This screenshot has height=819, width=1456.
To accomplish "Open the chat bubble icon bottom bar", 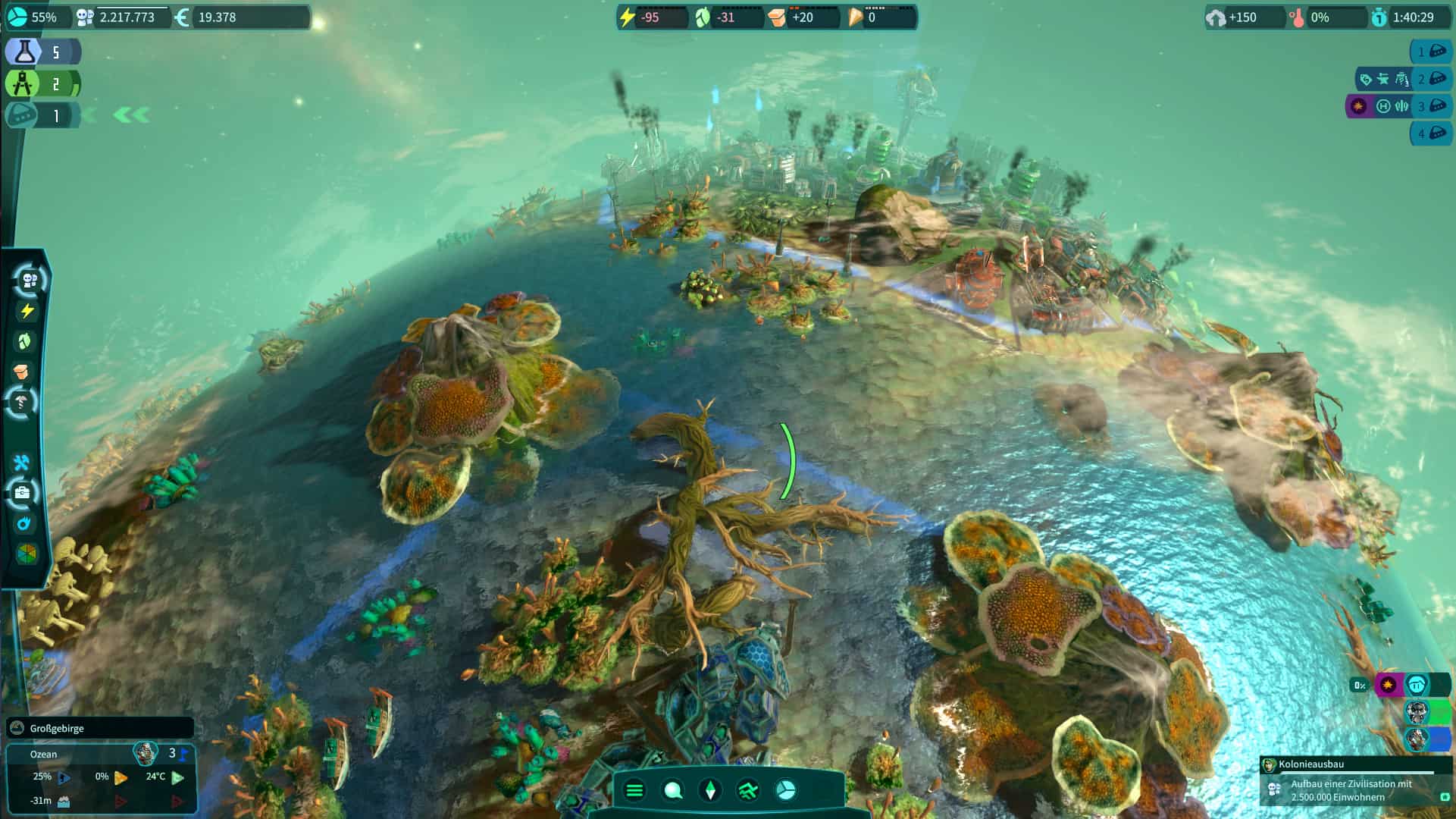I will tap(672, 791).
